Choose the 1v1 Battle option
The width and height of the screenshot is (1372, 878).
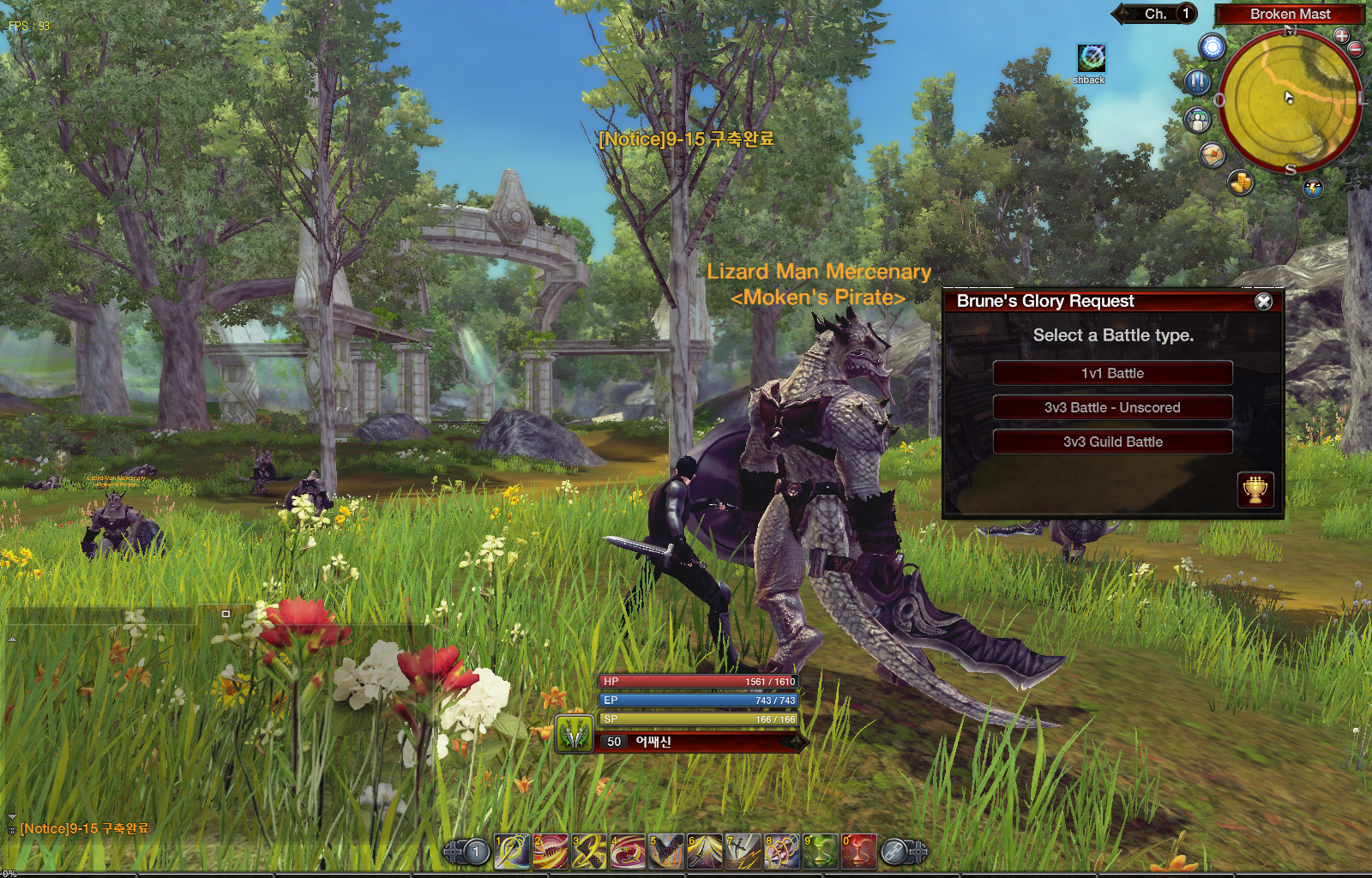click(1112, 373)
